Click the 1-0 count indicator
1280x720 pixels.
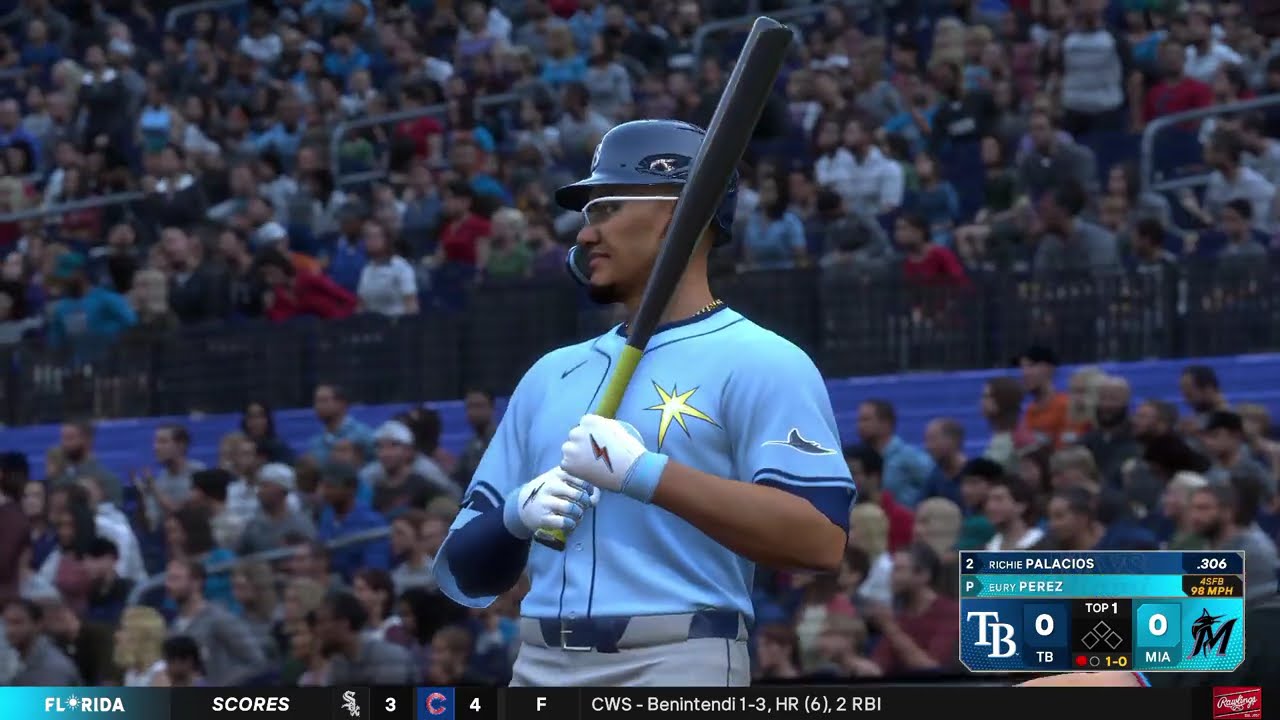pyautogui.click(x=1114, y=661)
